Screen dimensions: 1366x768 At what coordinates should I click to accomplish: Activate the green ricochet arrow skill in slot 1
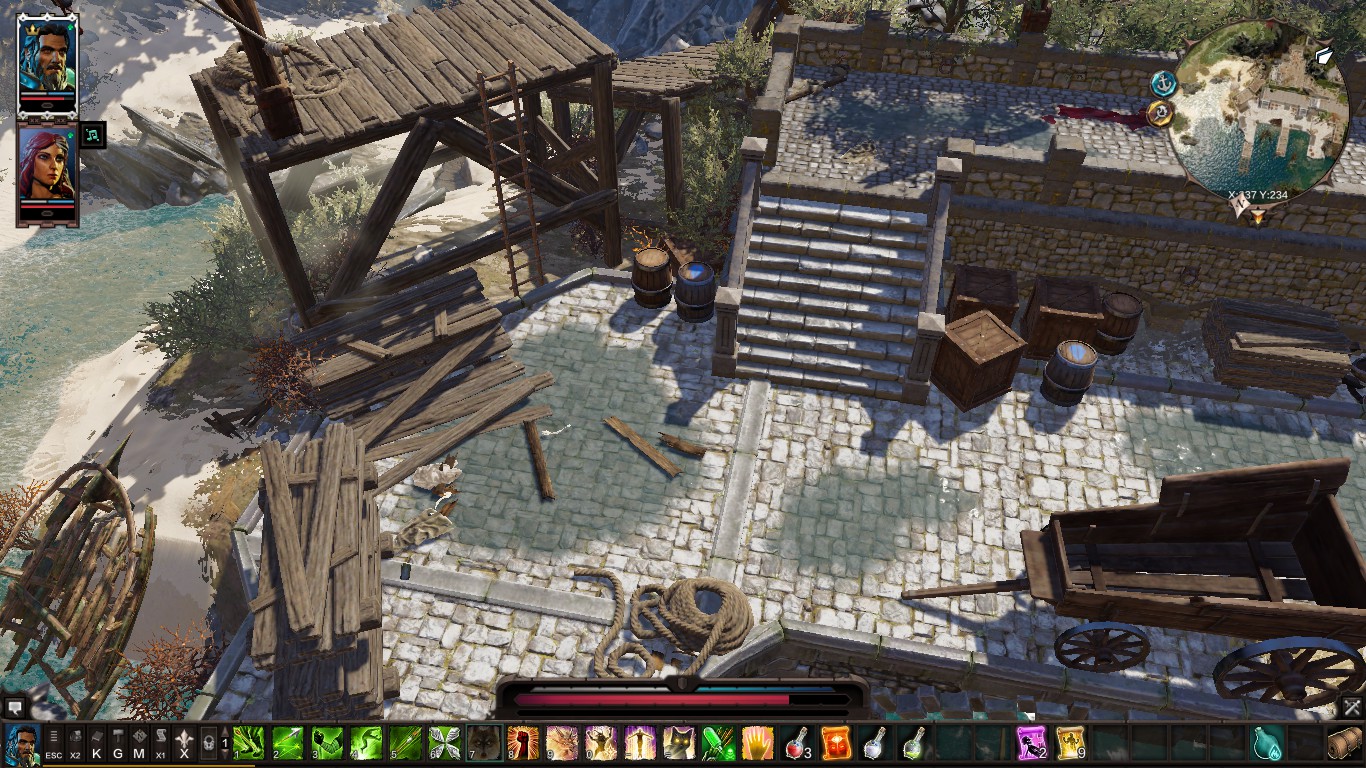tap(249, 744)
